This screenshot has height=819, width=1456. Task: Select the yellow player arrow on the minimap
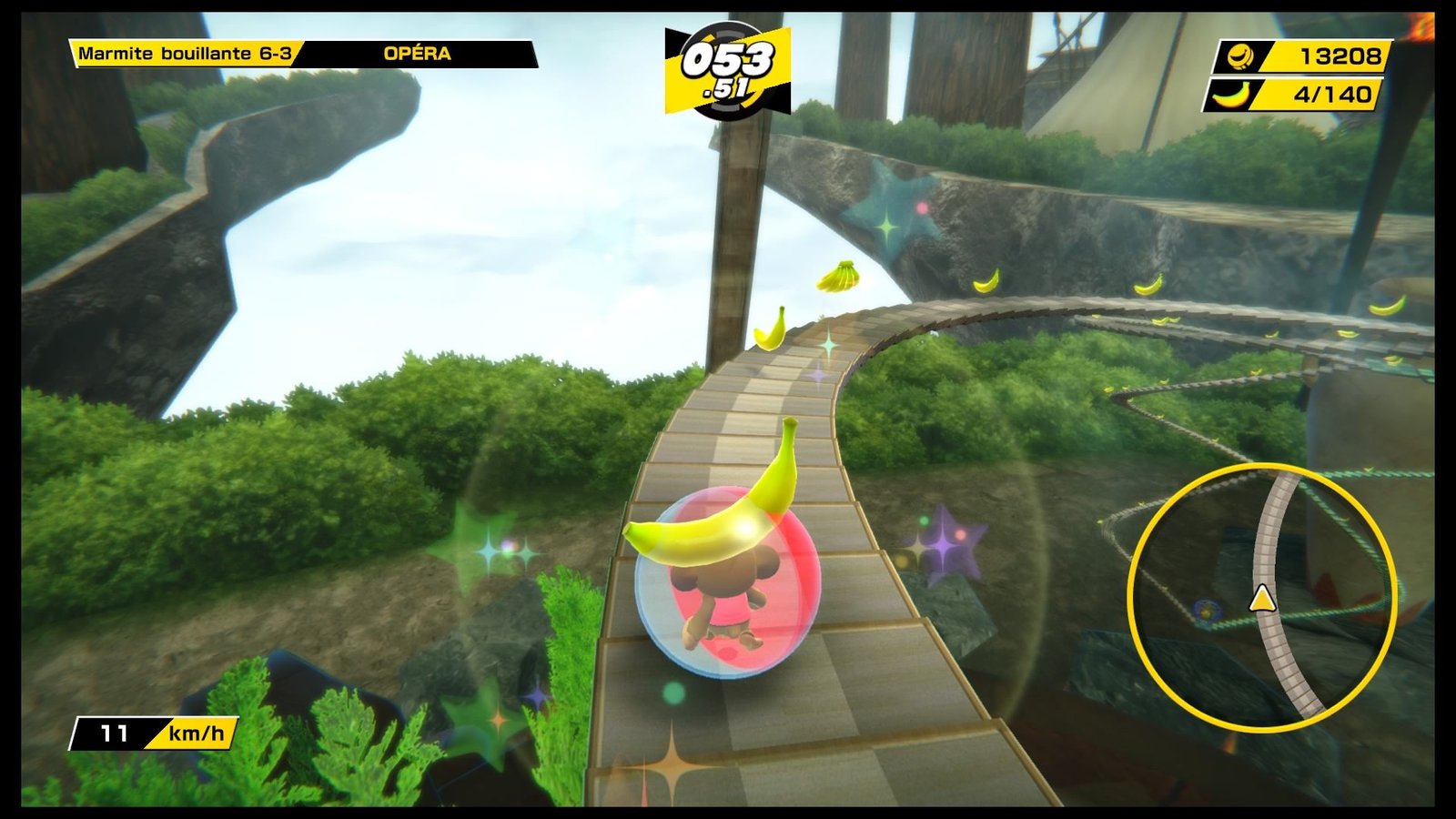tap(1261, 599)
